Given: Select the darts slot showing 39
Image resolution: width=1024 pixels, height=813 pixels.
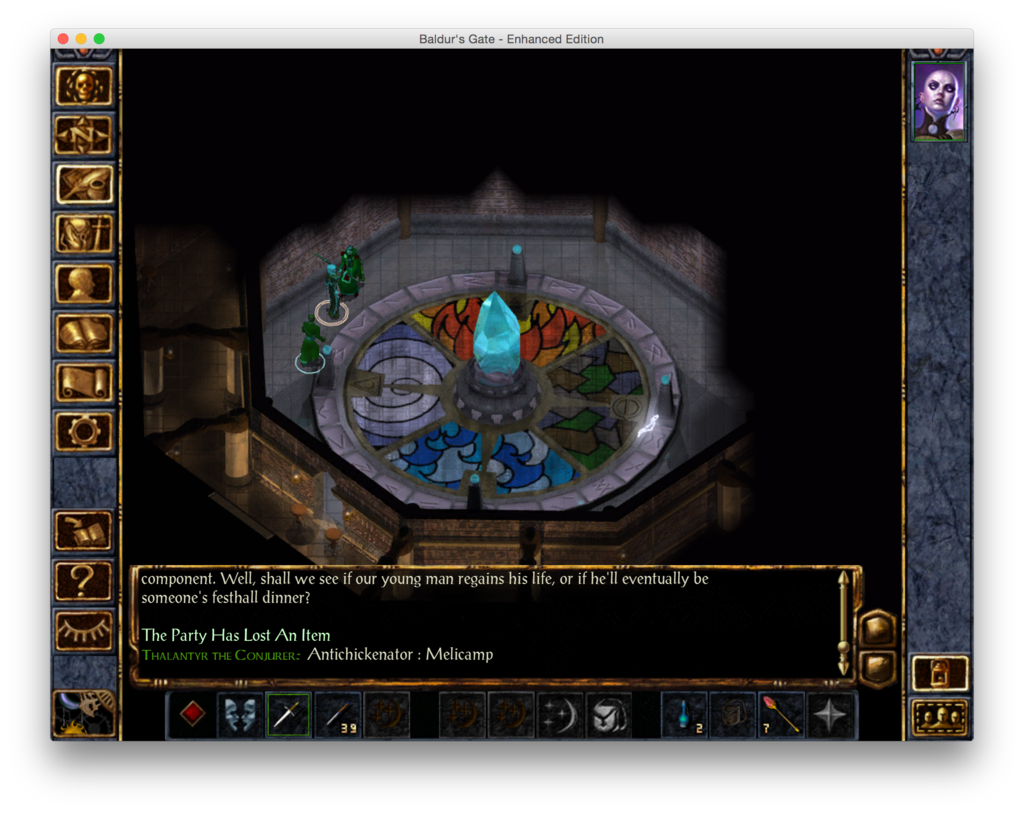Looking at the screenshot, I should [337, 715].
